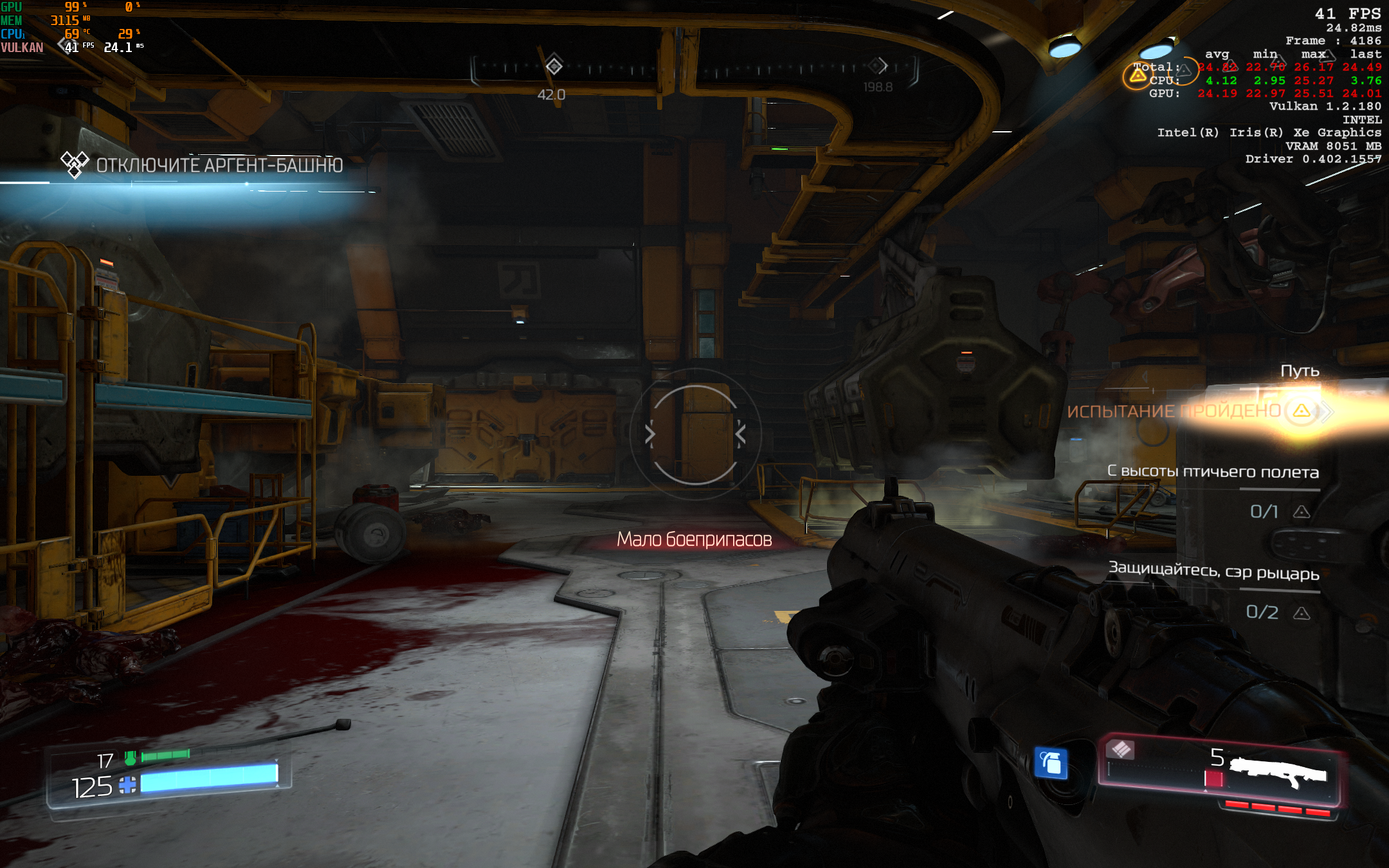Select the "Путь" challenge entry

(x=1299, y=371)
